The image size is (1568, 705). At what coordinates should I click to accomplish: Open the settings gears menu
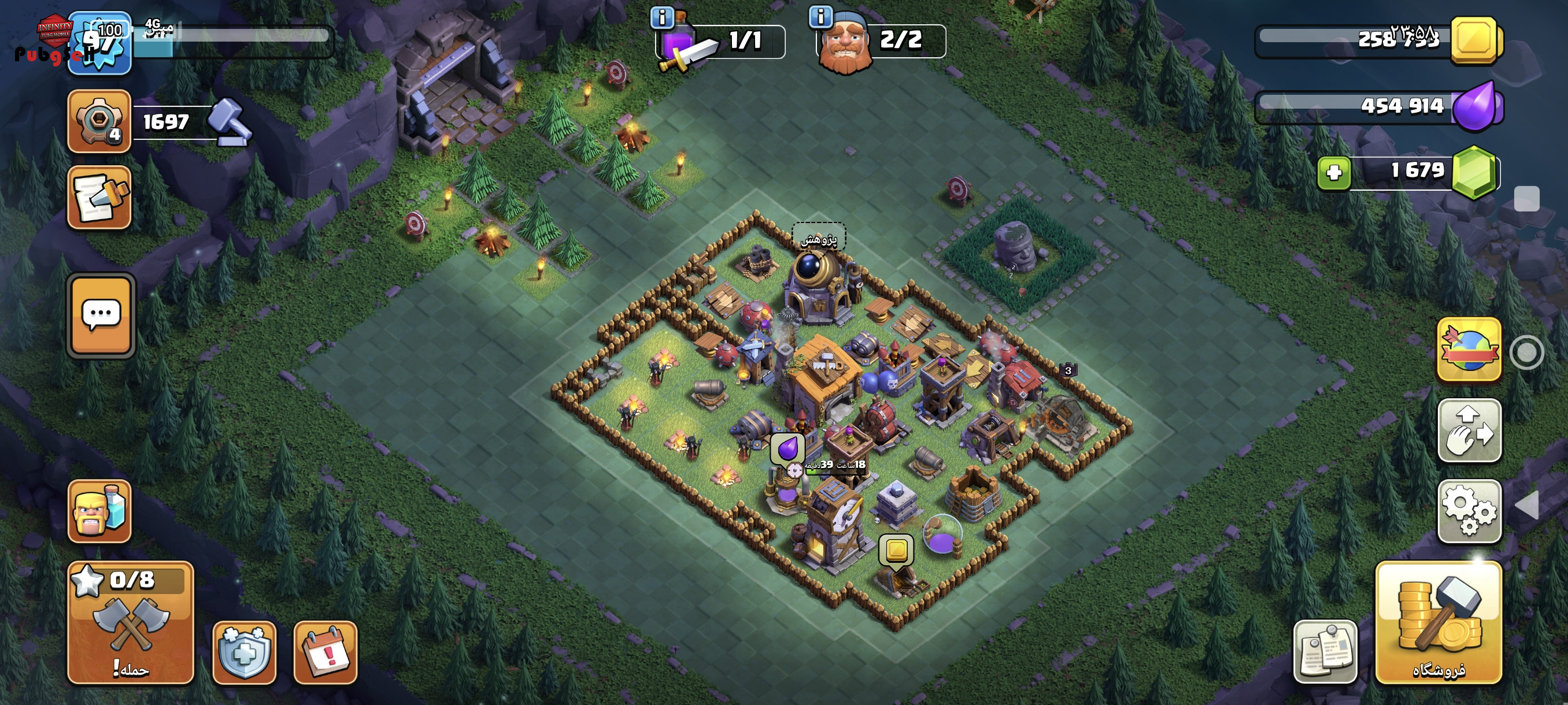click(x=1469, y=511)
